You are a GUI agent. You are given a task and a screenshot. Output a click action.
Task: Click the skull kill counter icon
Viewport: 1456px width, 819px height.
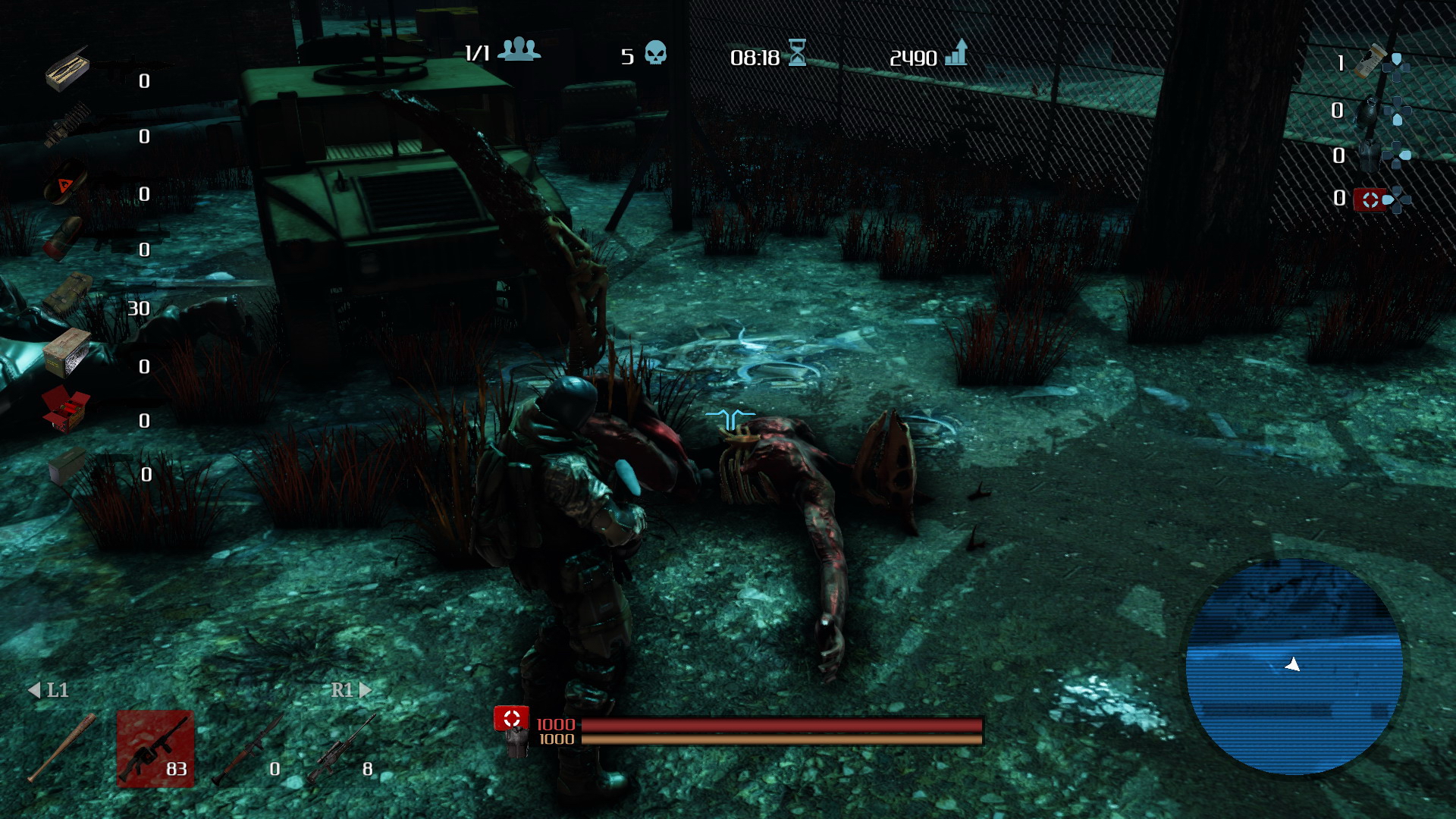click(655, 54)
